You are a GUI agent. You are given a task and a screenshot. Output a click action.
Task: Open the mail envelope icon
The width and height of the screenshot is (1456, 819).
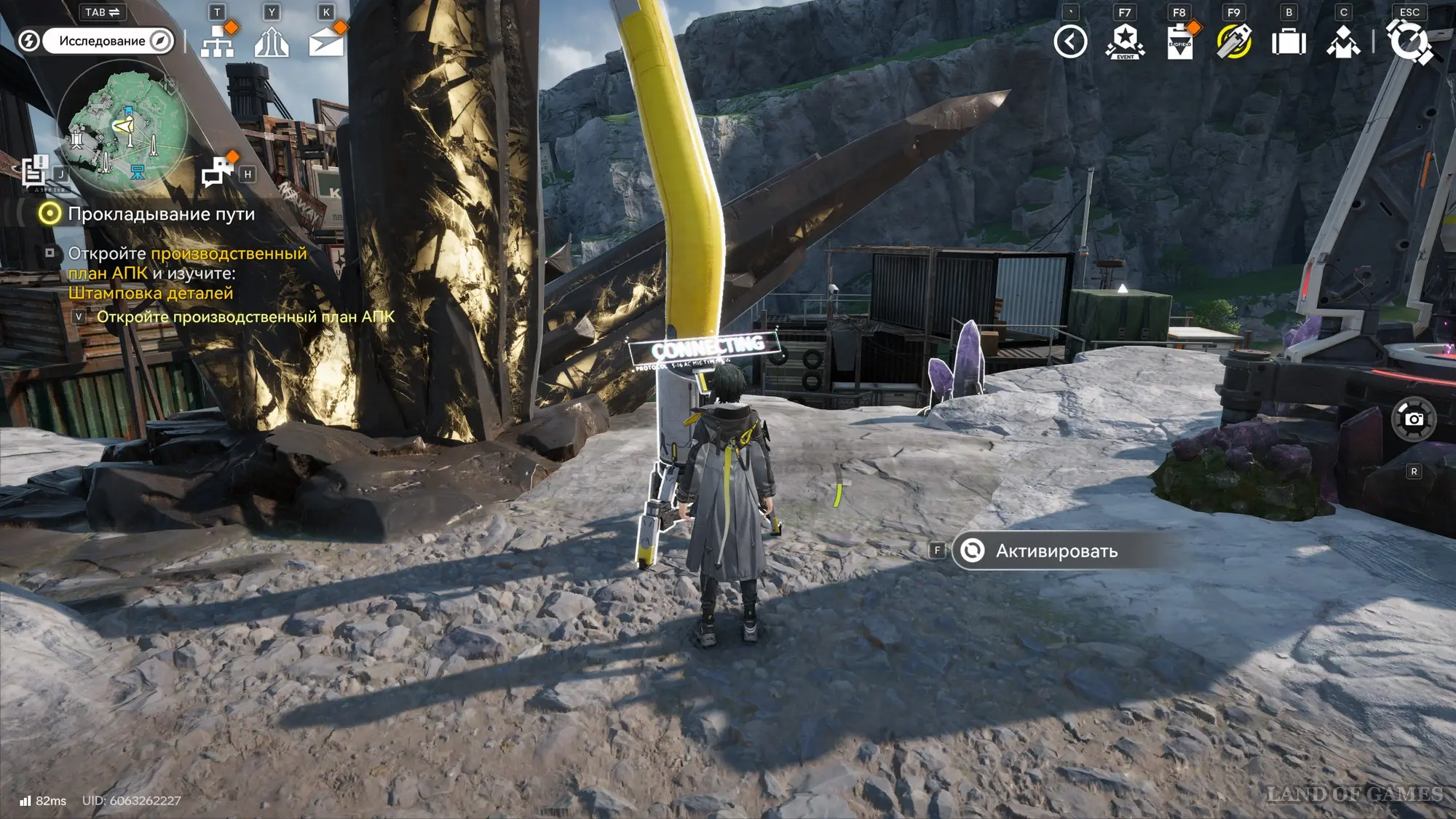pos(326,42)
